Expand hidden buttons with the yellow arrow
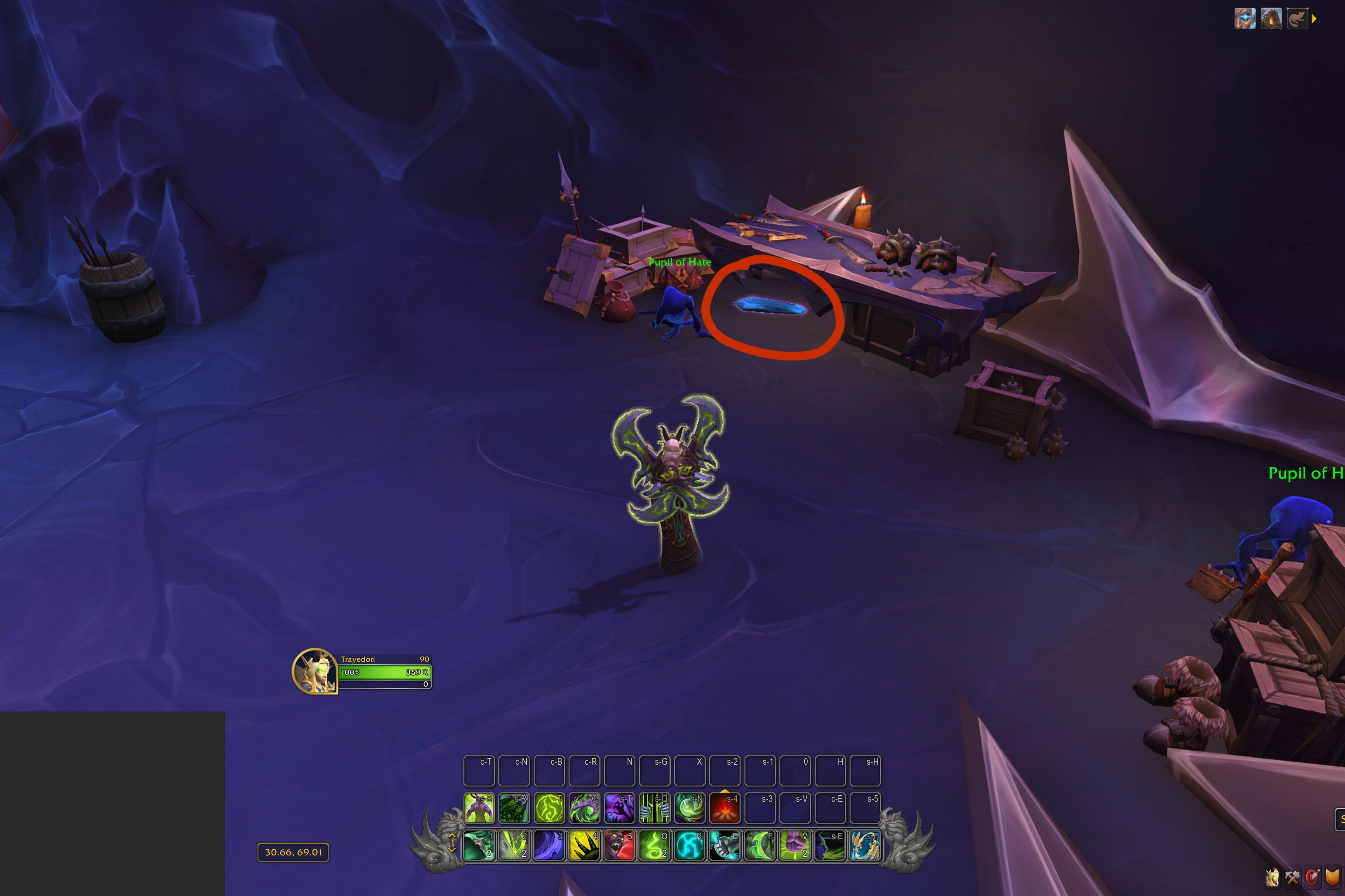 tap(1314, 18)
